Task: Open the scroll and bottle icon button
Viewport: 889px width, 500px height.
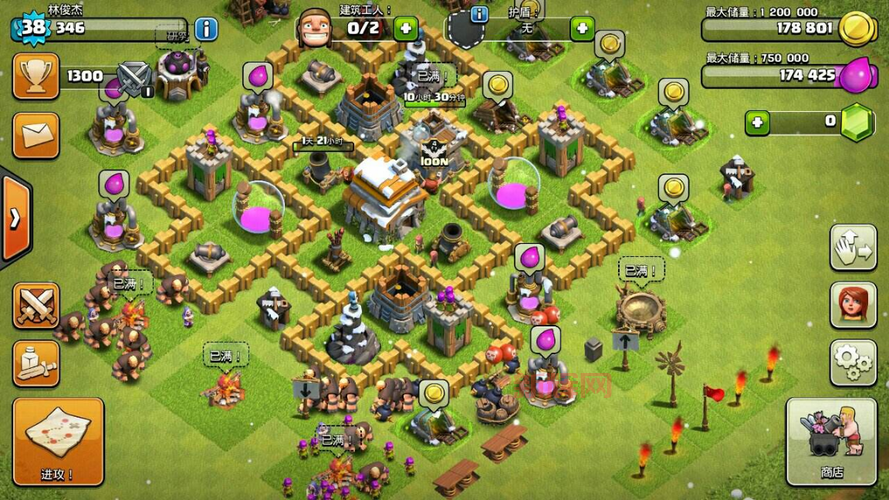Action: (35, 363)
